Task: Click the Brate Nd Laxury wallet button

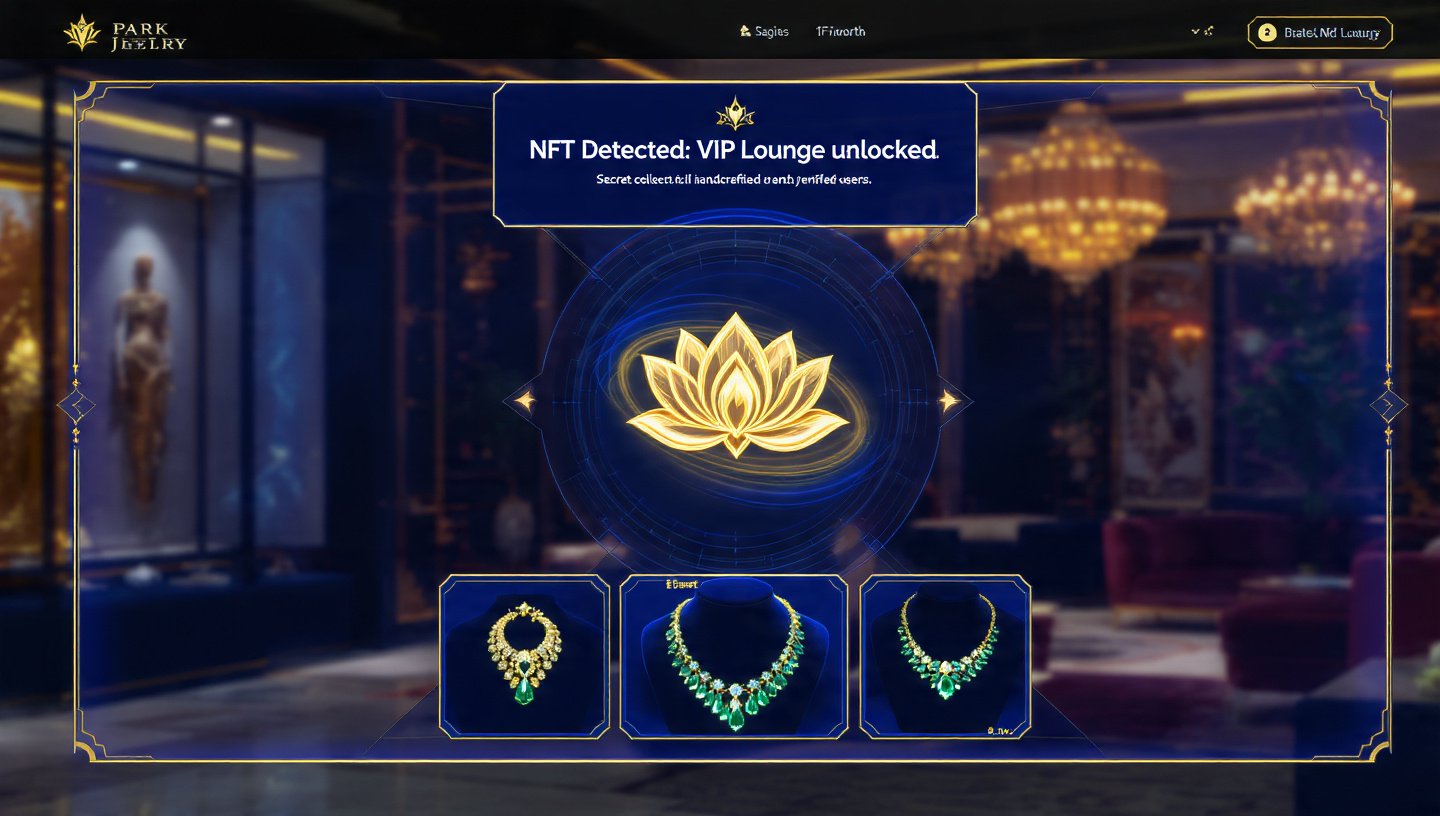Action: click(x=1320, y=32)
